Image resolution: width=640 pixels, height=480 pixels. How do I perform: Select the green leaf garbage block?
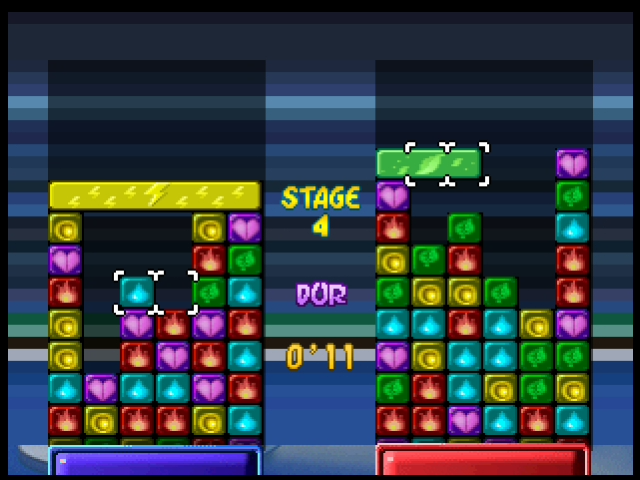(x=428, y=163)
